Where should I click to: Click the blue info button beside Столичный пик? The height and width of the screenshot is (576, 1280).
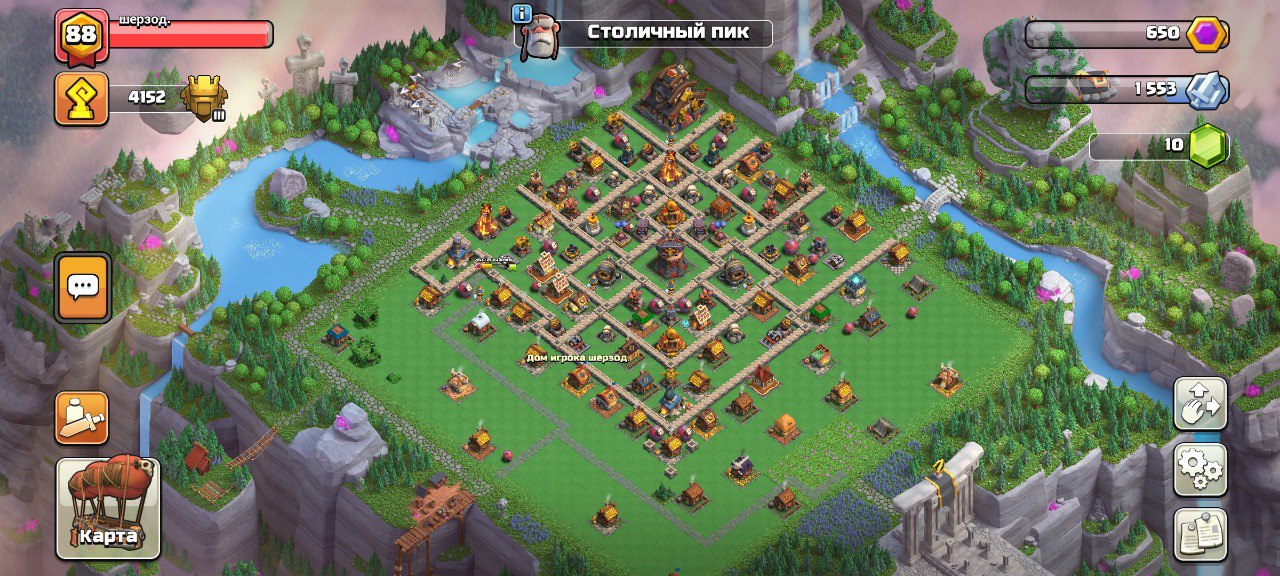521,13
